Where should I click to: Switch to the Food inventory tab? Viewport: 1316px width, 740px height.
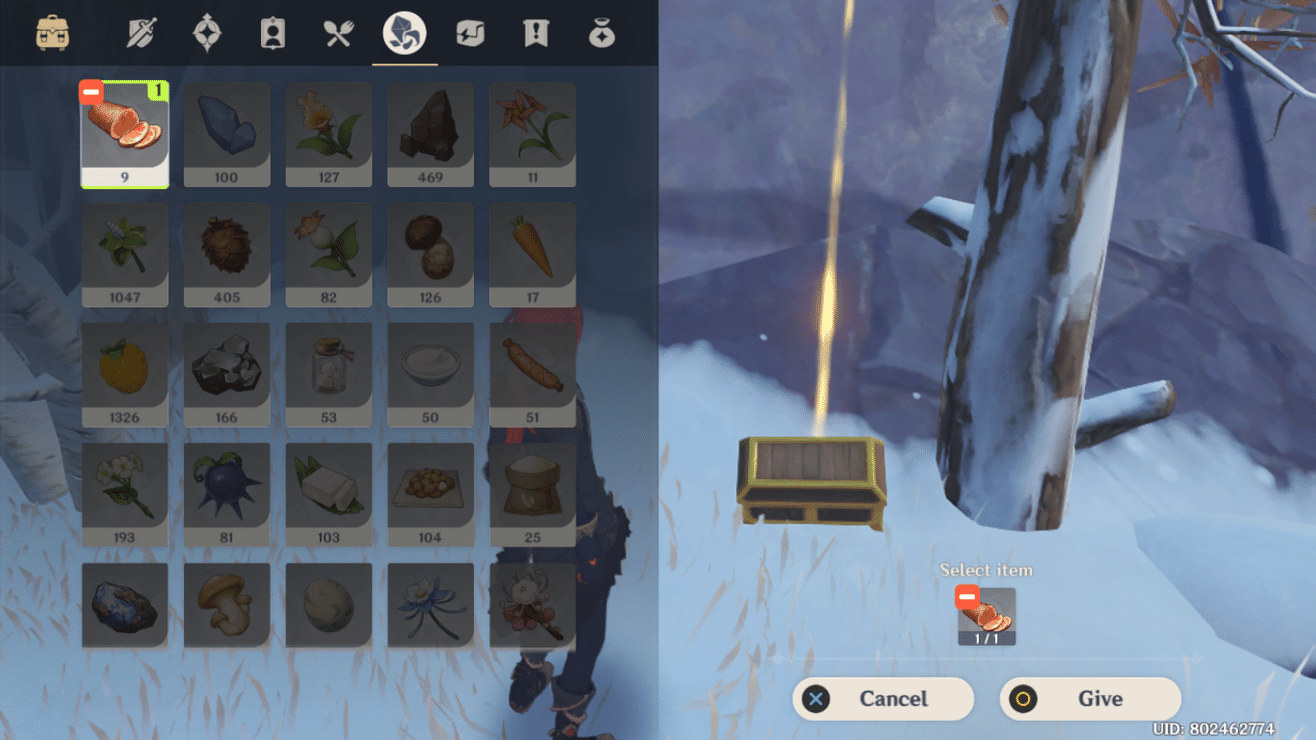pyautogui.click(x=338, y=33)
